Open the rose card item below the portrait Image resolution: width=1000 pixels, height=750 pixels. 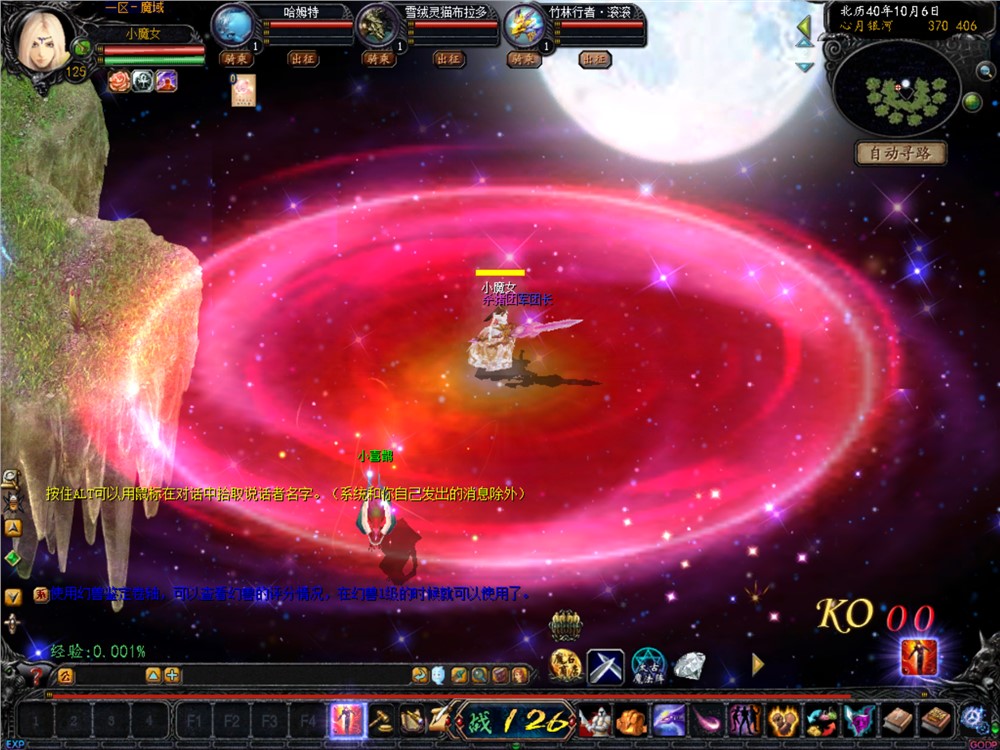(x=244, y=91)
